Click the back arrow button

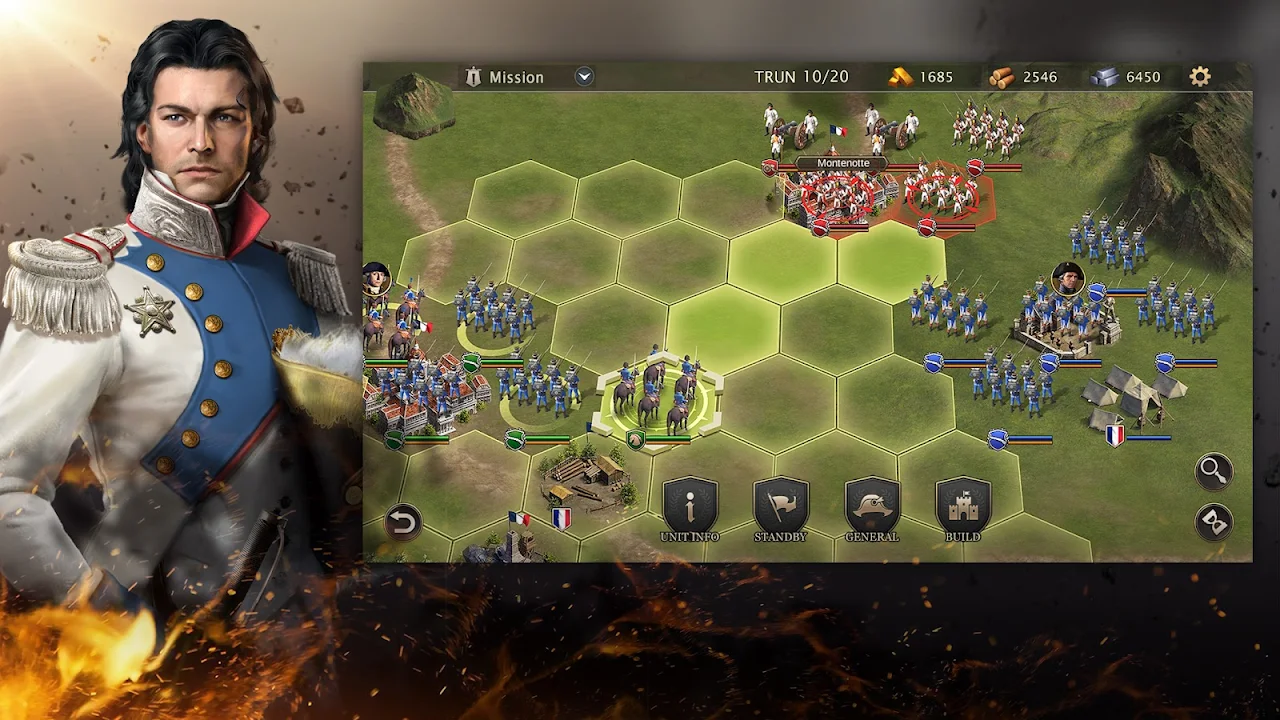pyautogui.click(x=403, y=522)
